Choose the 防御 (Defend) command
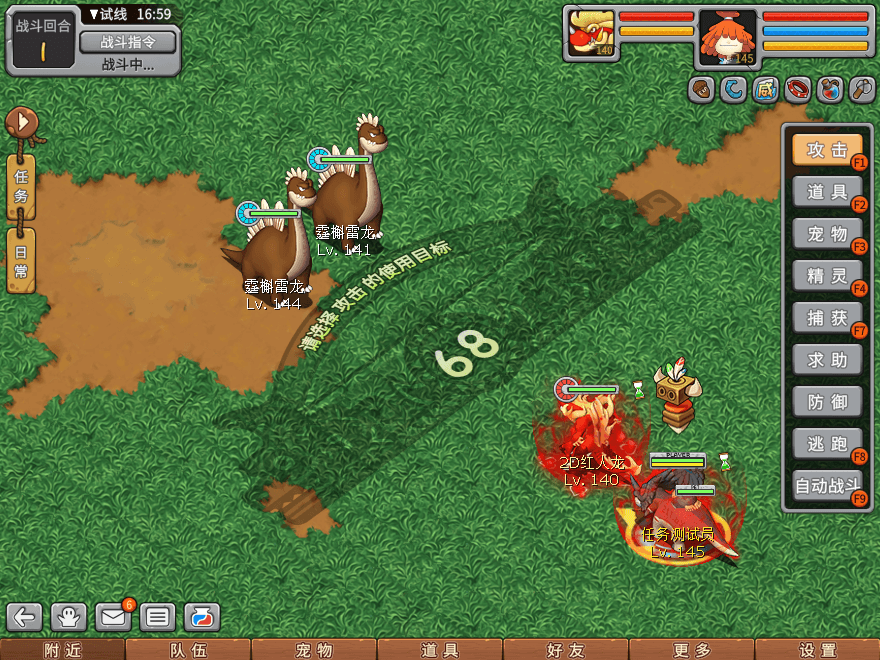This screenshot has width=880, height=660. [x=826, y=402]
